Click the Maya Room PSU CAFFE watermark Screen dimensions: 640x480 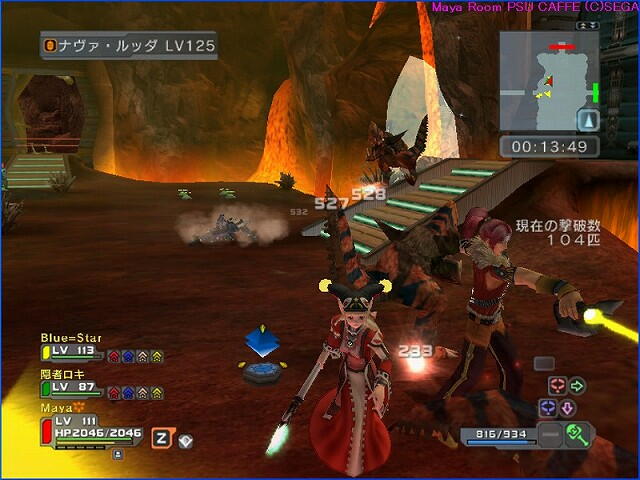[534, 7]
